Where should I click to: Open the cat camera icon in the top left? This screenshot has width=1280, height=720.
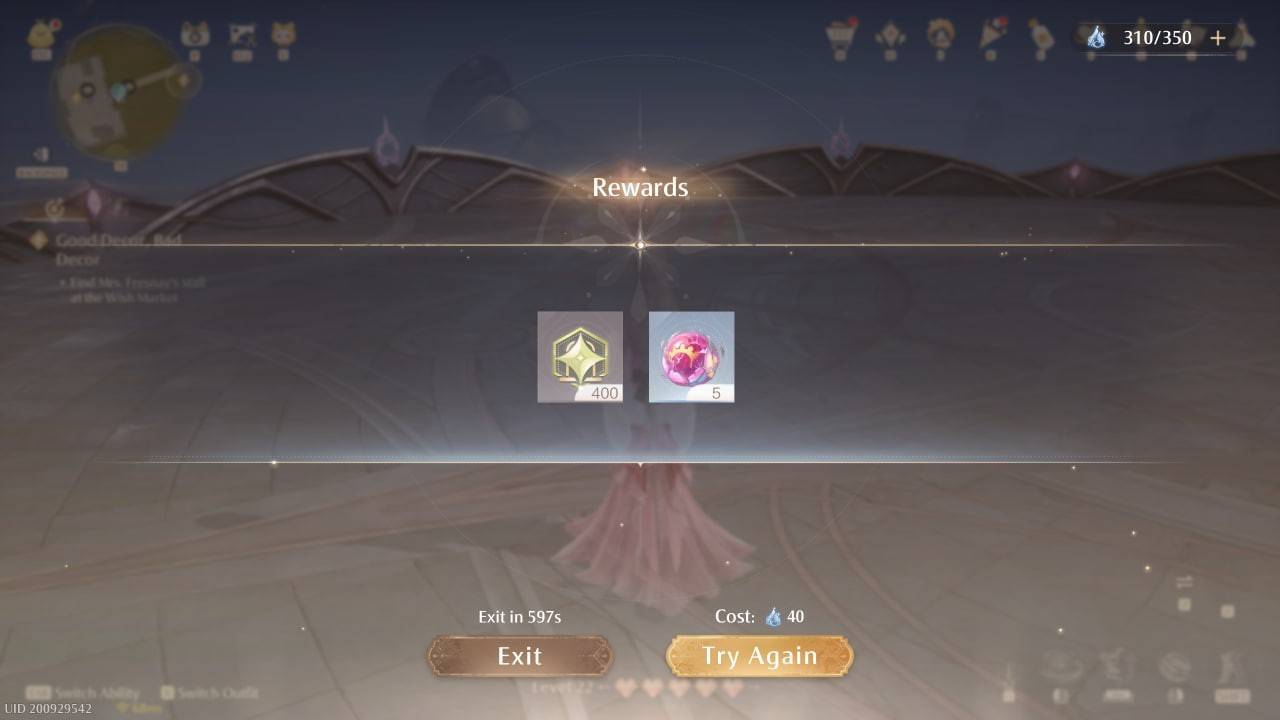click(x=194, y=33)
